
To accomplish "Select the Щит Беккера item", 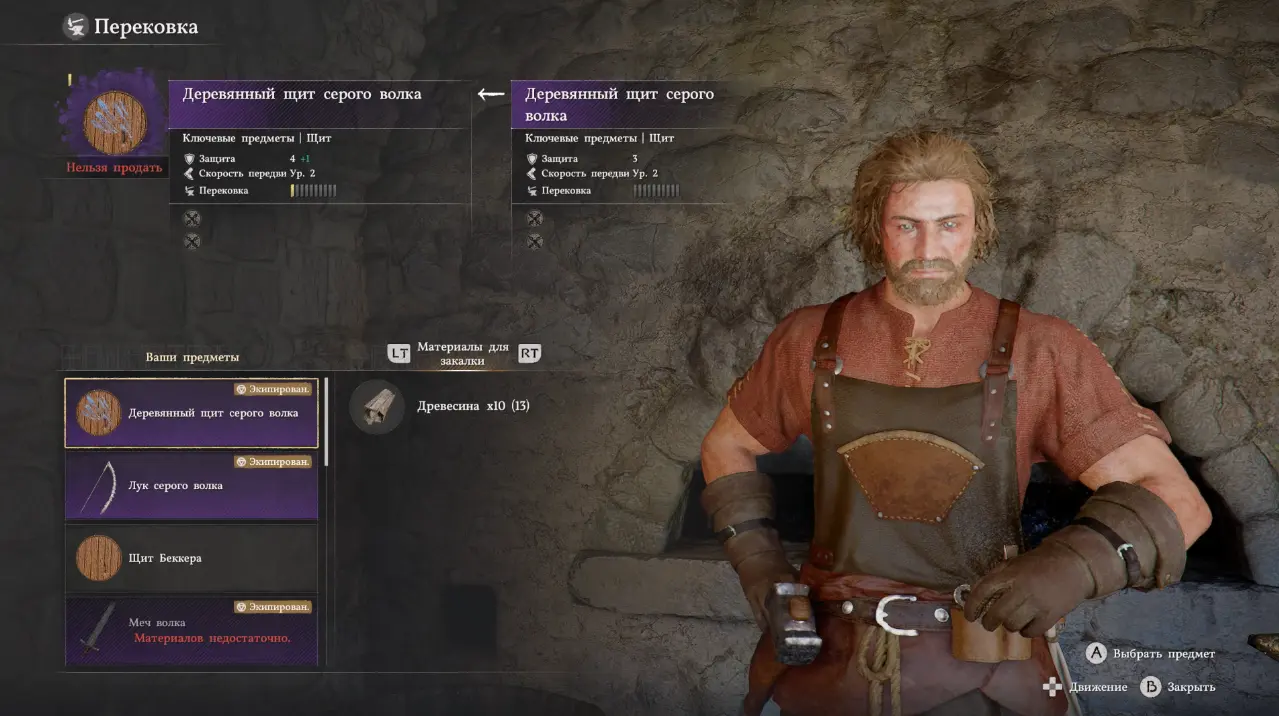I will point(191,558).
